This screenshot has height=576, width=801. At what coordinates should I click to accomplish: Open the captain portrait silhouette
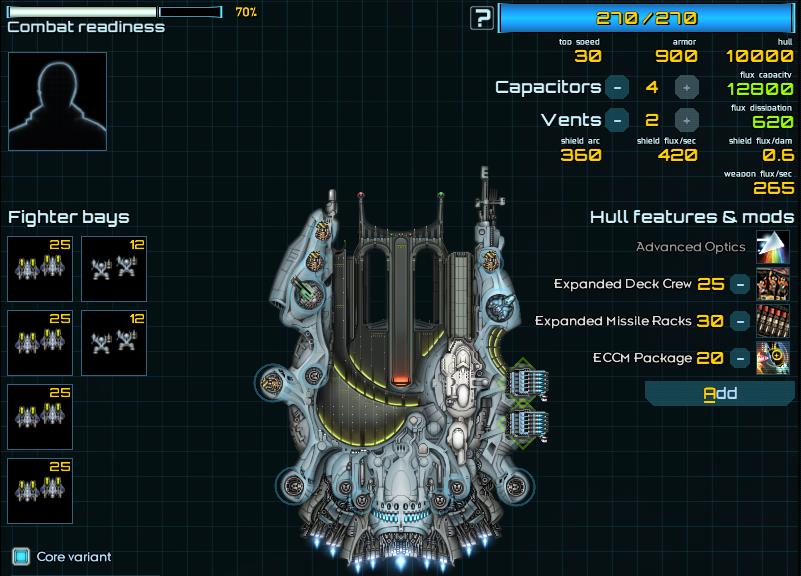[57, 101]
